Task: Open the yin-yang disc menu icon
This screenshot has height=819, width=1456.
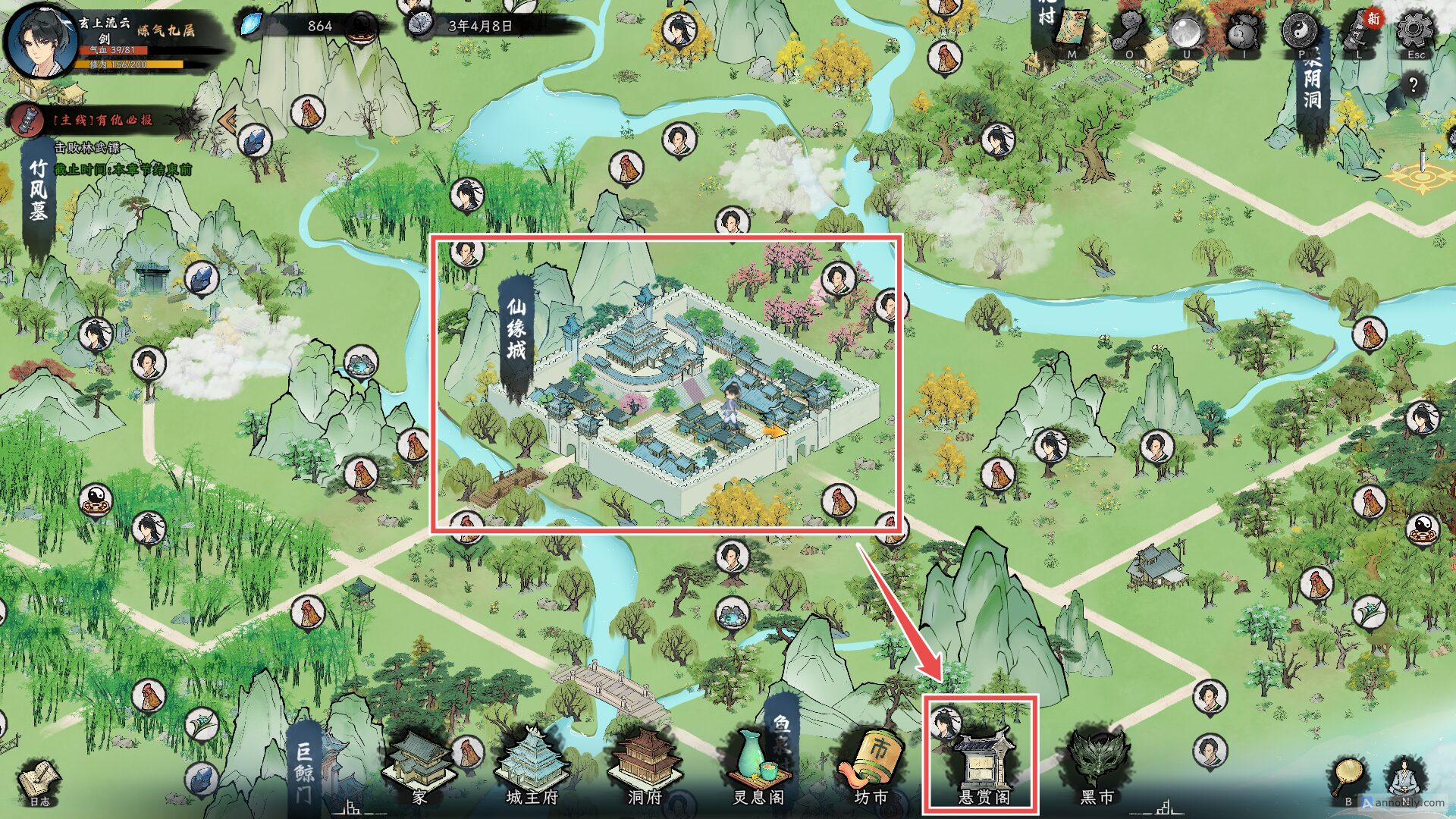Action: (x=1301, y=30)
